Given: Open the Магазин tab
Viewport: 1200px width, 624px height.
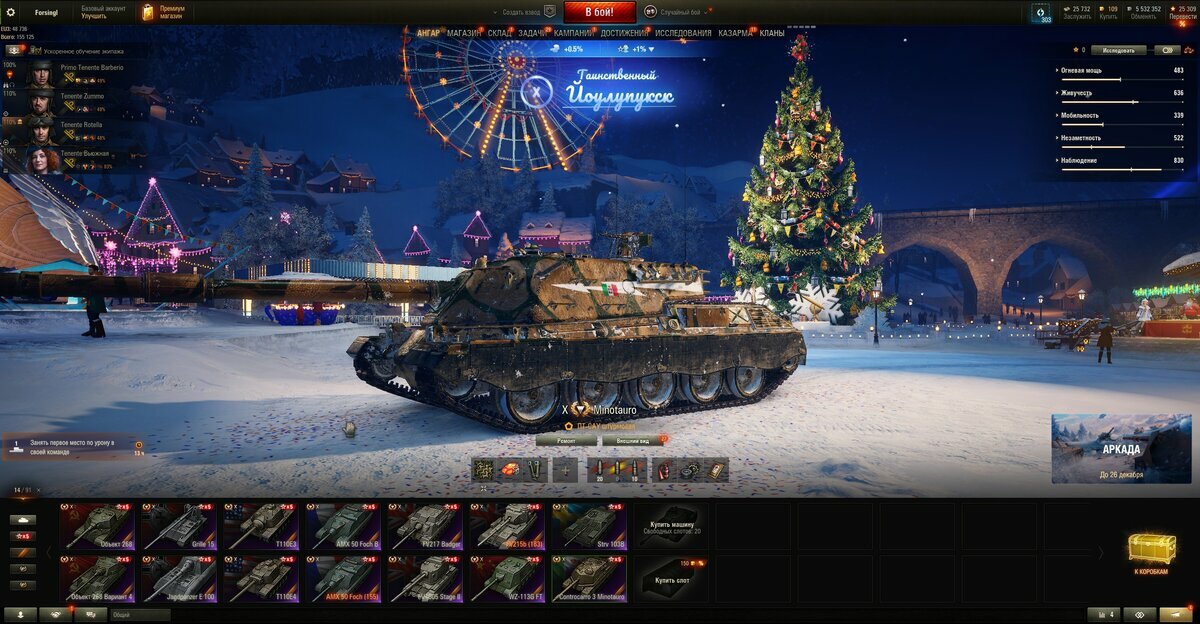Looking at the screenshot, I should (x=463, y=33).
